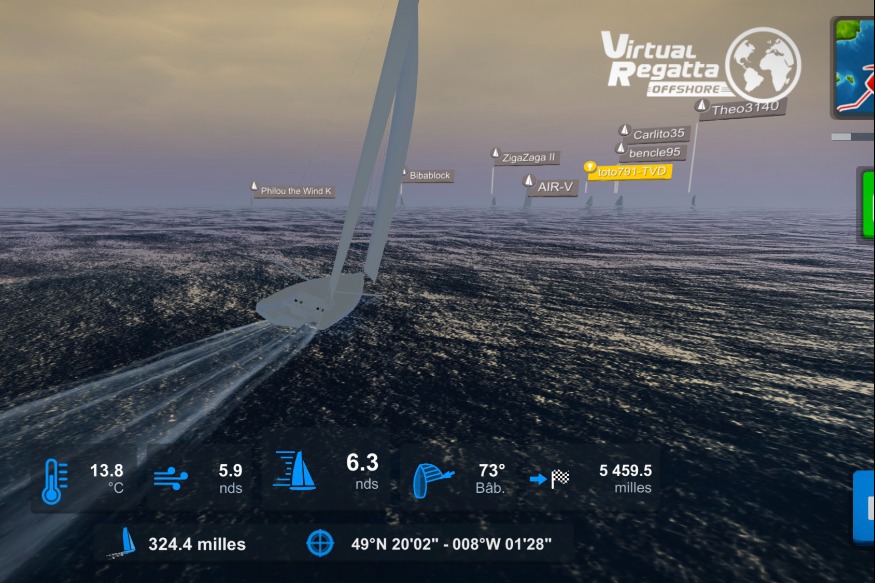
Task: Select the Bibablock boat name tag
Action: 430,175
